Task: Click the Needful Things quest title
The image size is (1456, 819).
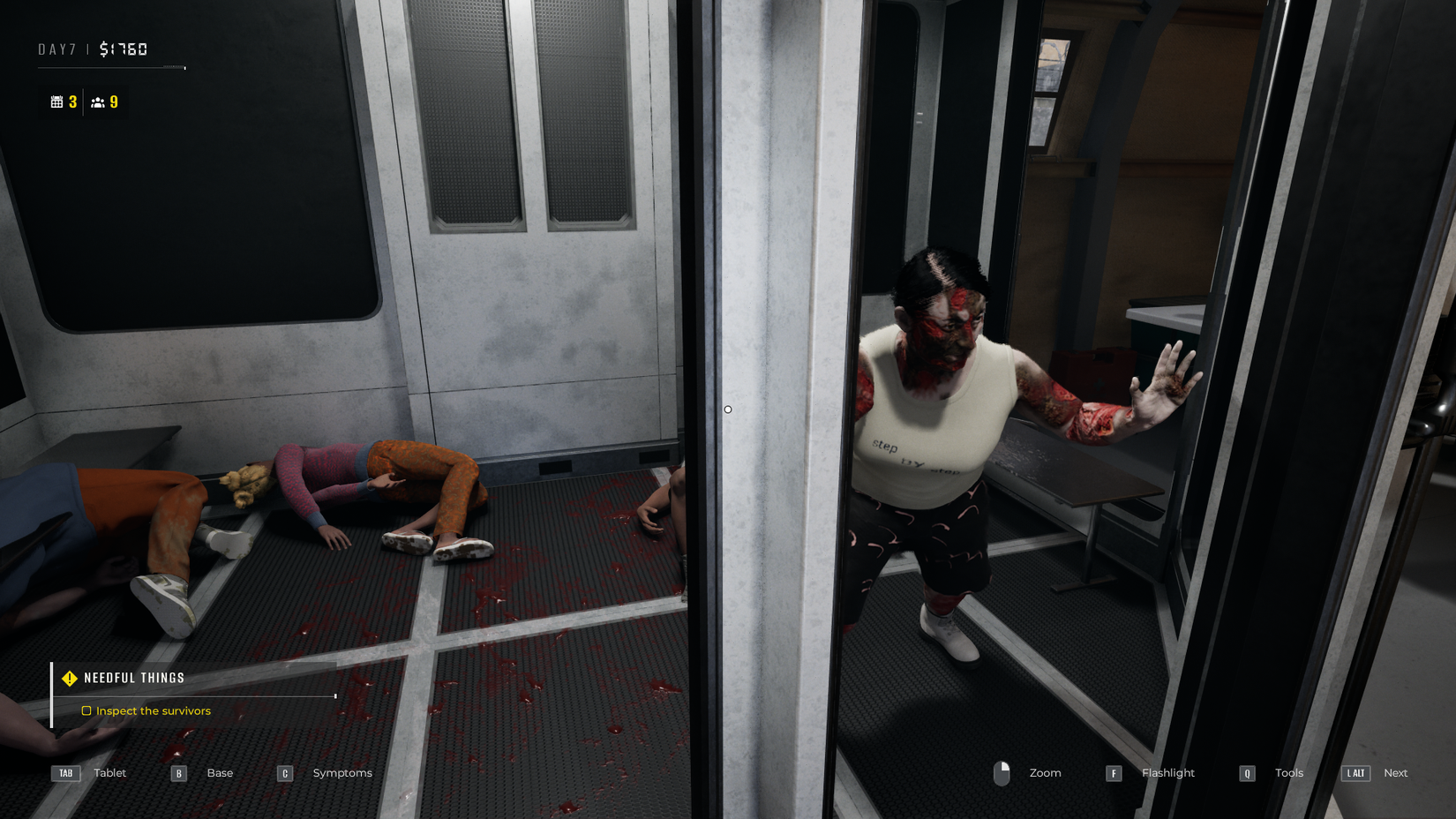Action: [131, 677]
